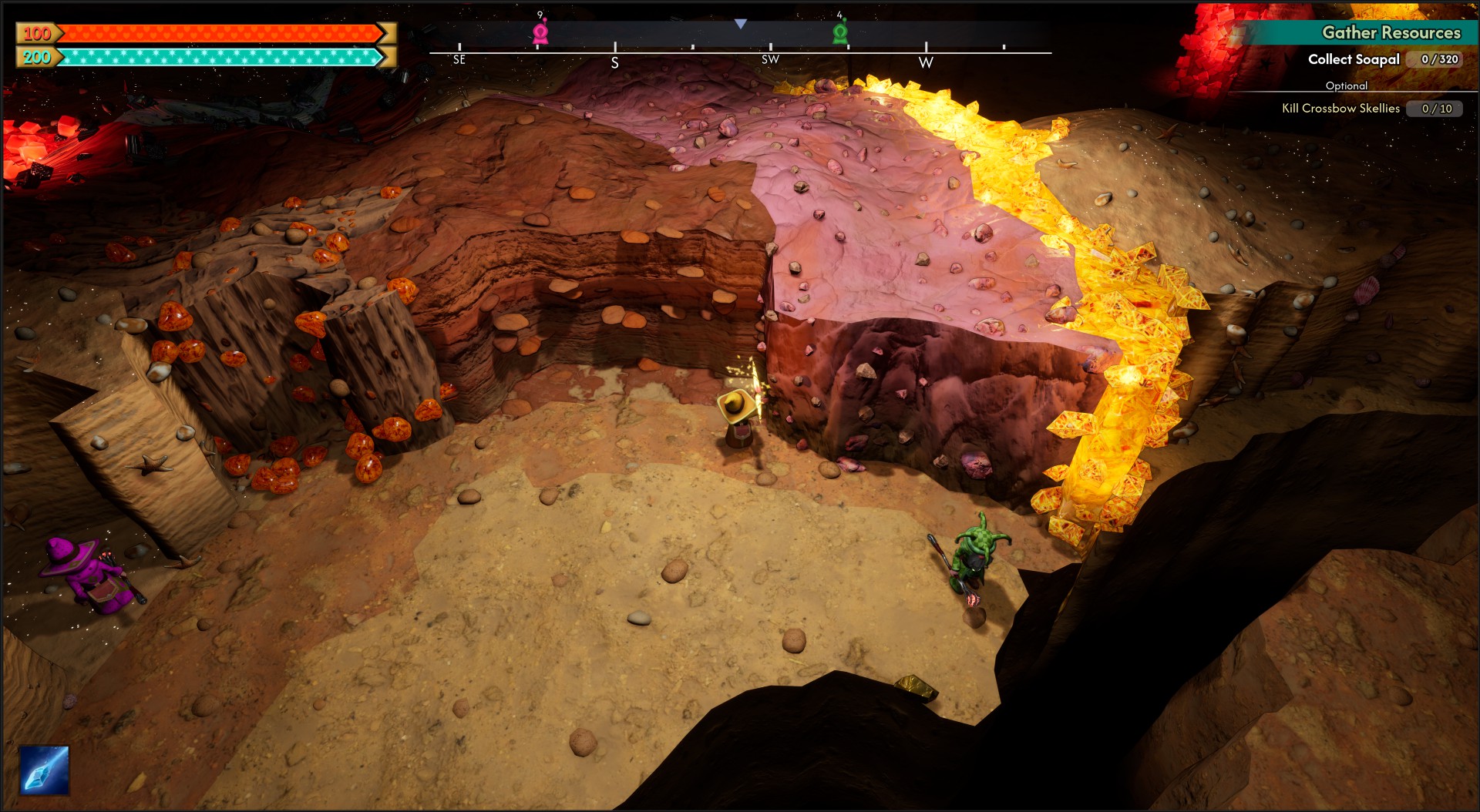The image size is (1480, 812).
Task: Click the Kill Crossbow Skellies optional objective
Action: (1340, 109)
